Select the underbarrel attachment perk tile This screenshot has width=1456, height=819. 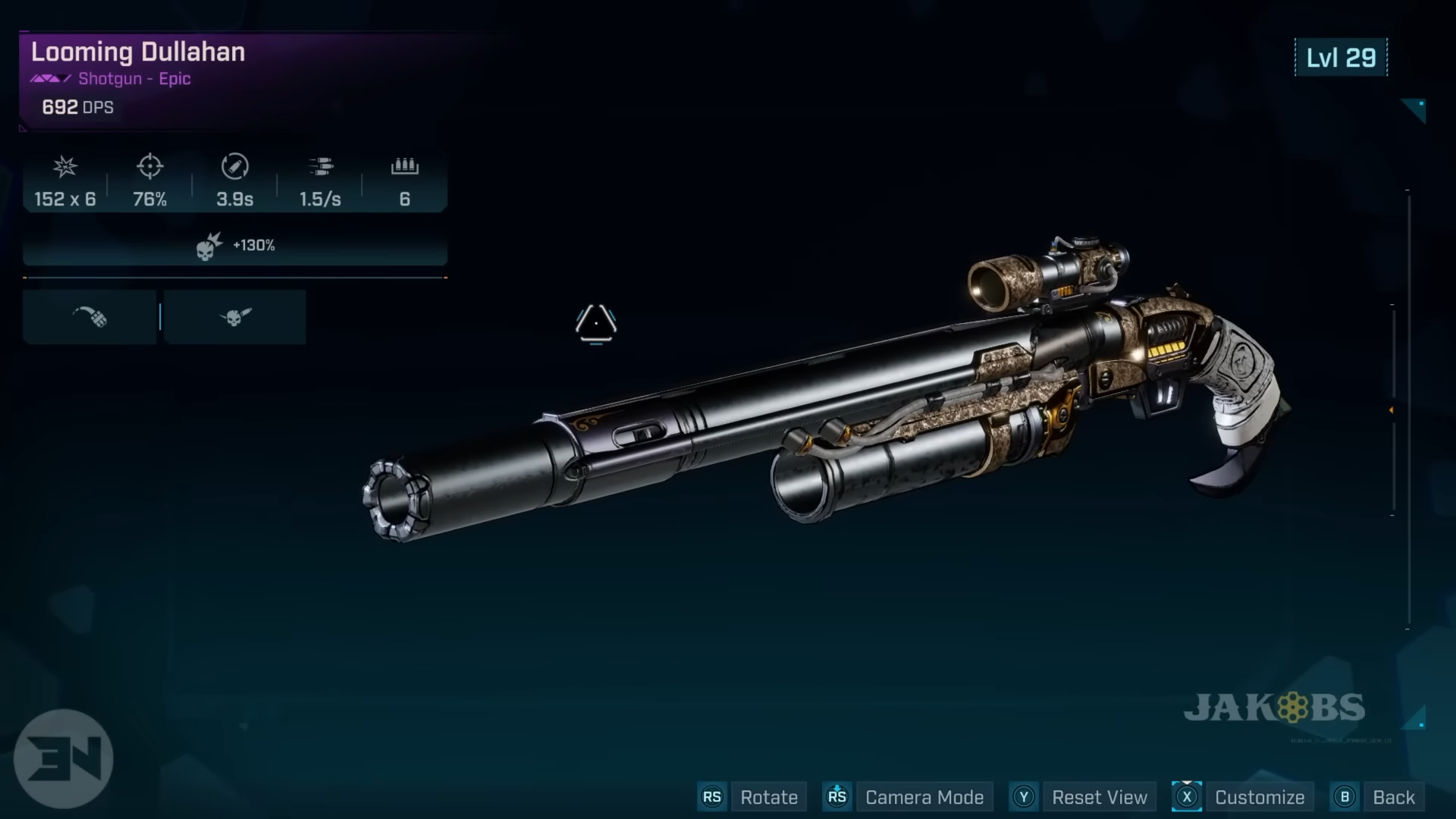[89, 317]
